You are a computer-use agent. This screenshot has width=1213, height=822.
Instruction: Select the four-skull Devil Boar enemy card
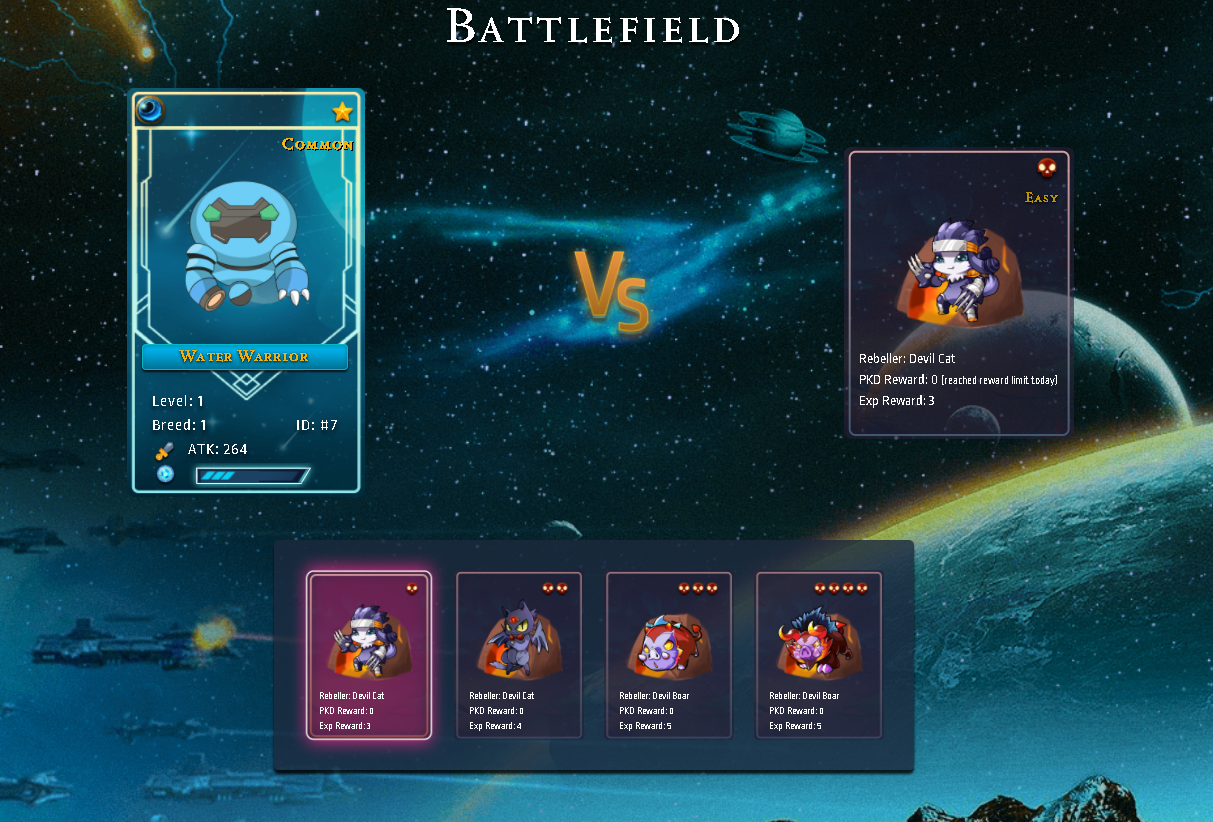click(x=819, y=655)
